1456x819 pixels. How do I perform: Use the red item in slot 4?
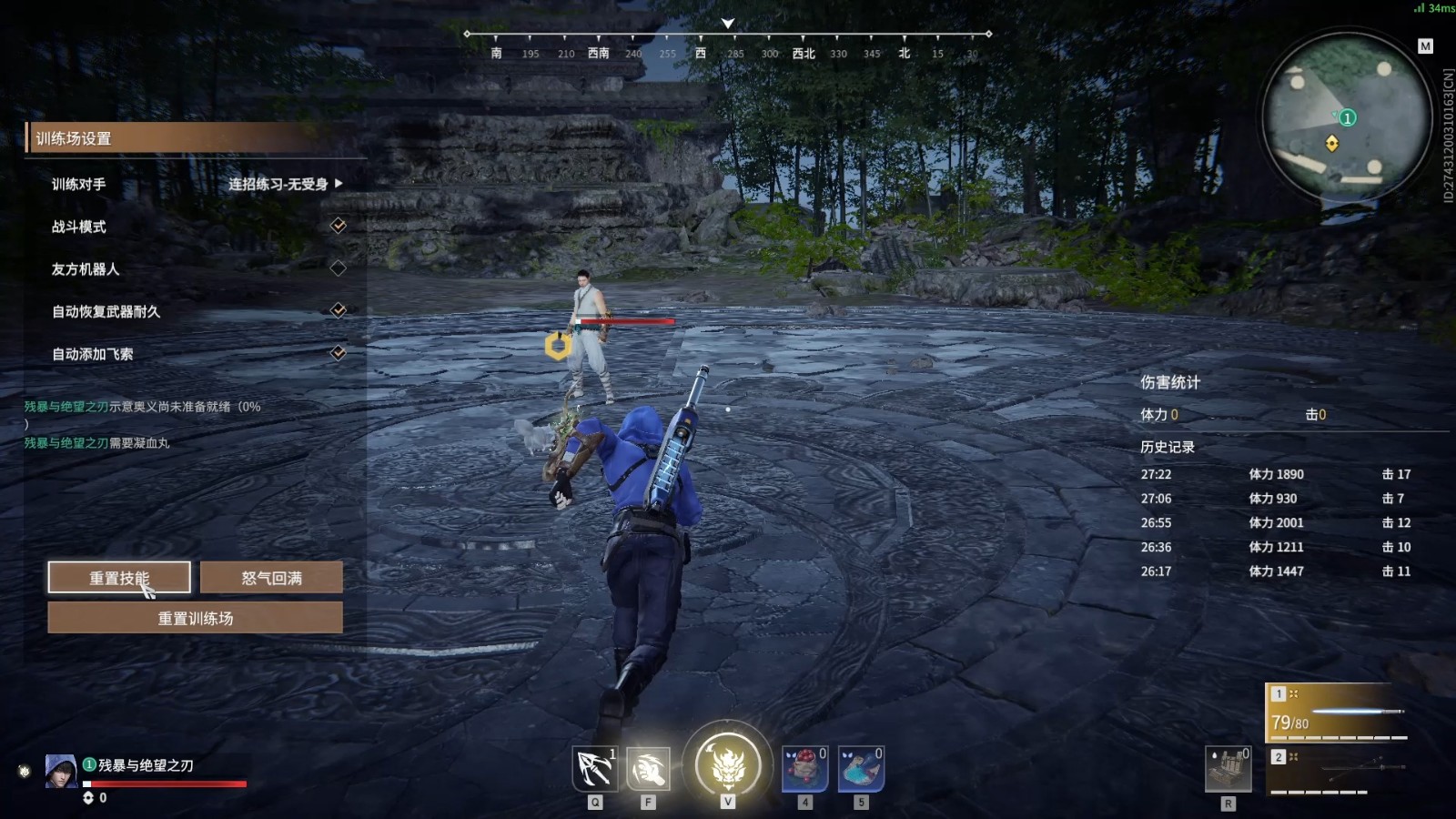pos(804,770)
